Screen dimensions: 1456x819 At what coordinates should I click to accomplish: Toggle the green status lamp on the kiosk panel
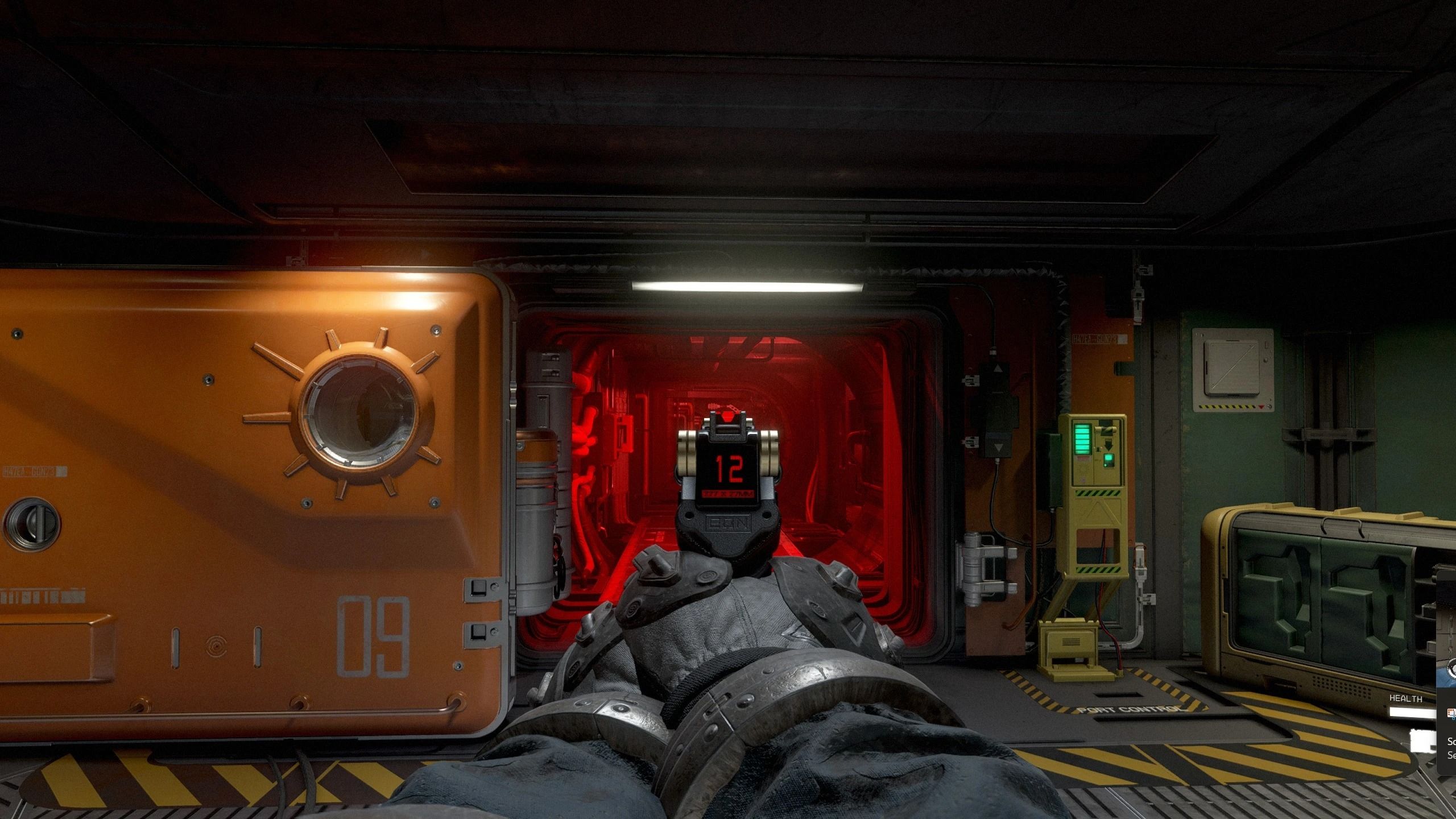1107,461
